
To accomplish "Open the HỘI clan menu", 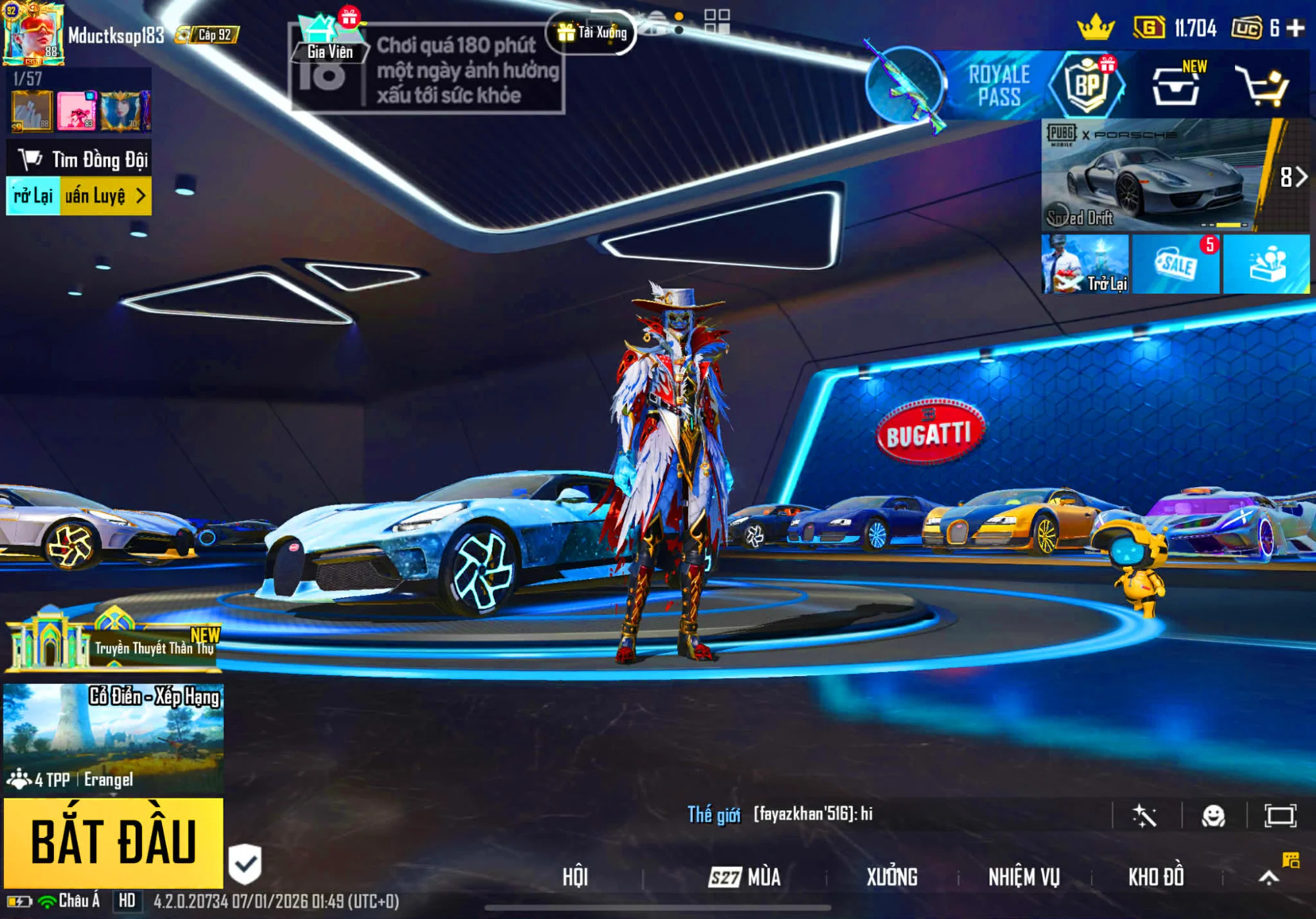I will (574, 877).
